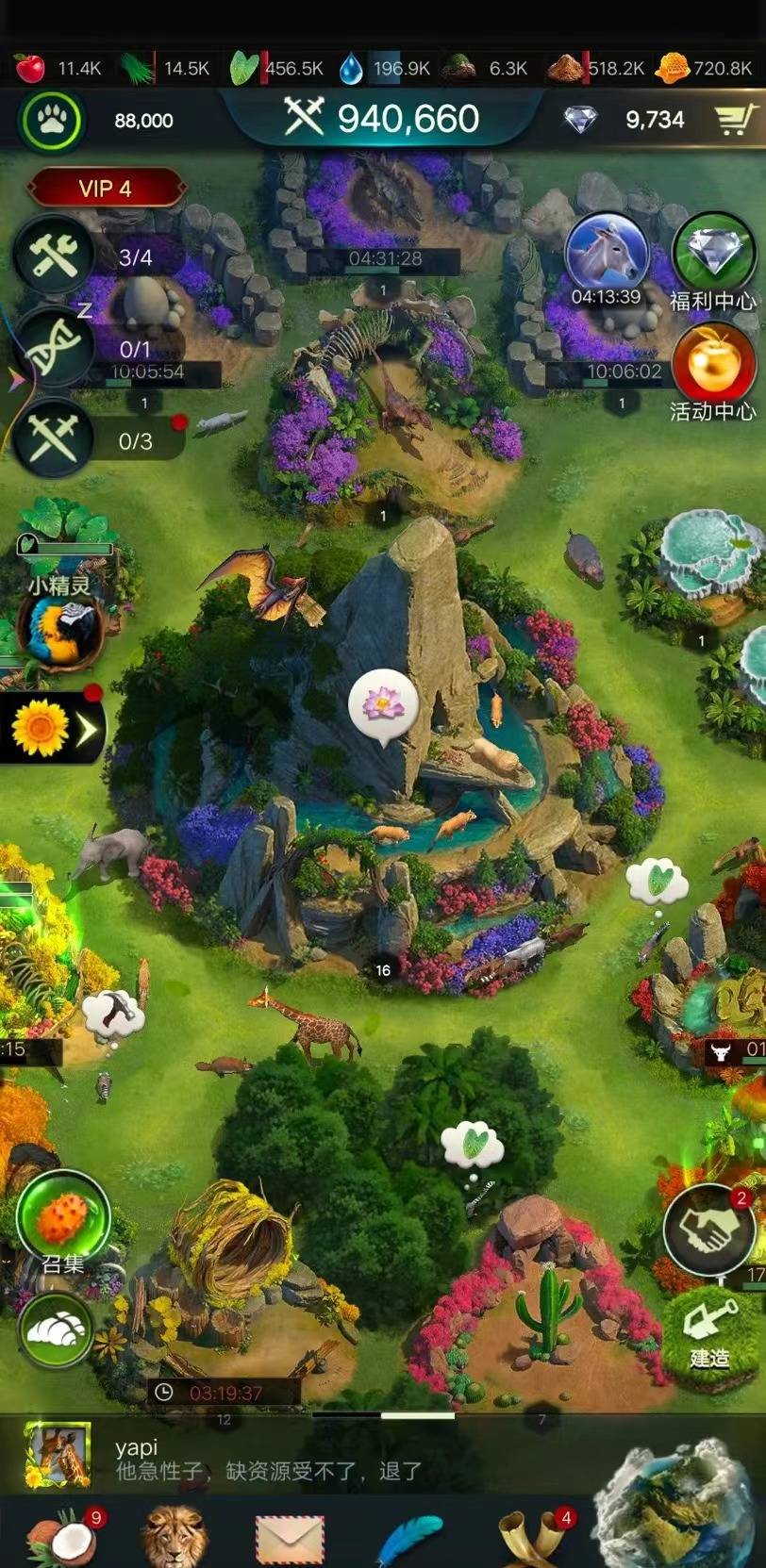Tap the 召集 rally button
Screen dimensions: 766x1568
tap(63, 1218)
